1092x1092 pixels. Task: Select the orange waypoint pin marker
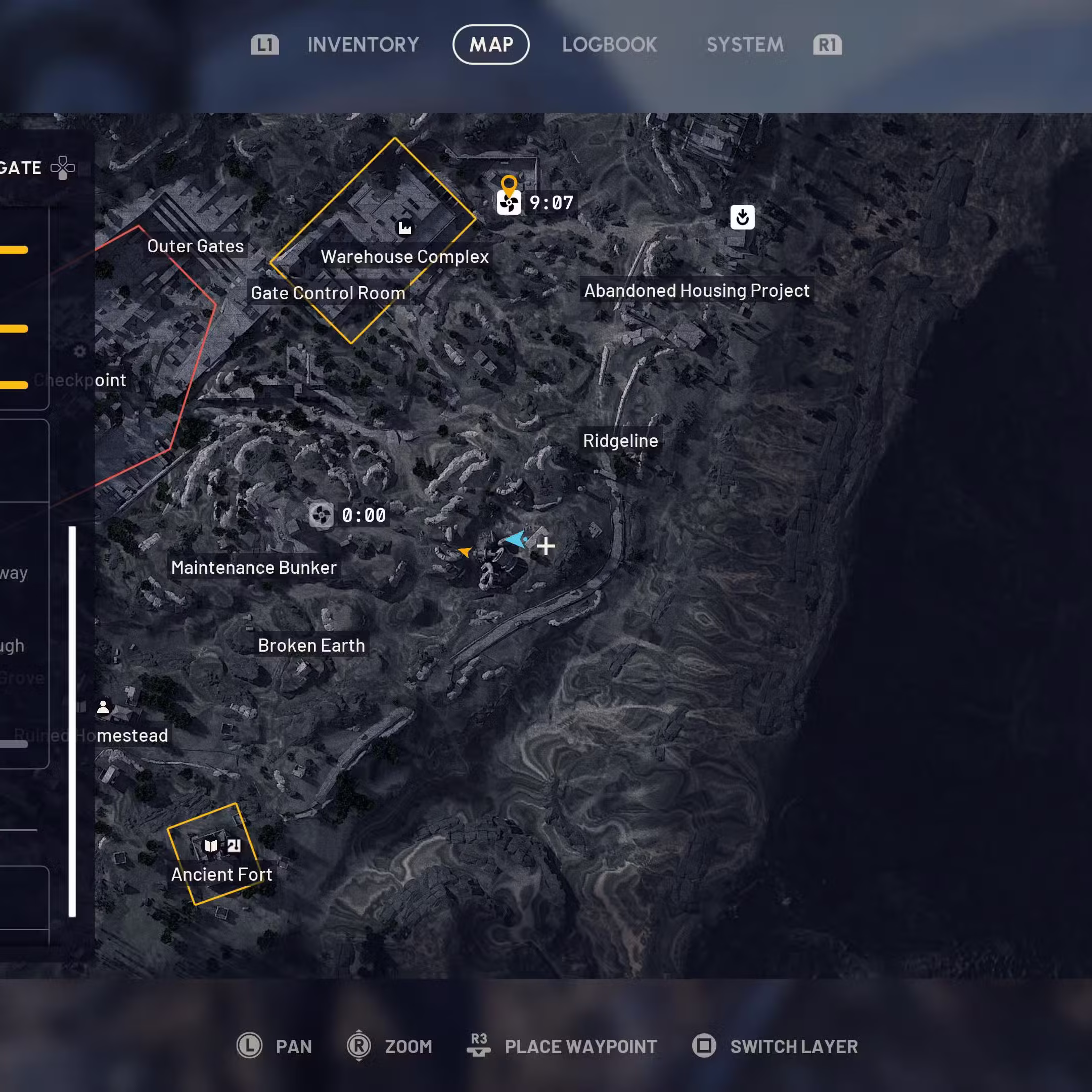point(509,184)
